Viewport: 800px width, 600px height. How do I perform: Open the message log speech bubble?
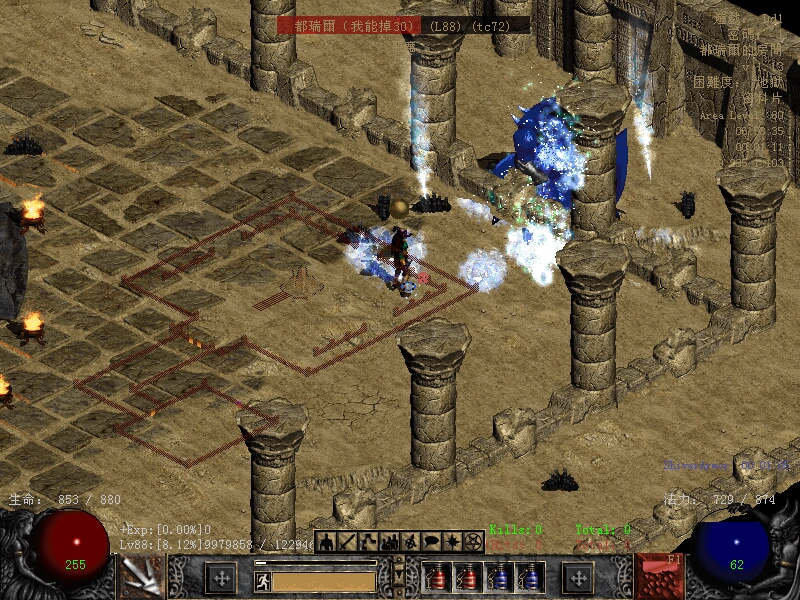pyautogui.click(x=431, y=542)
